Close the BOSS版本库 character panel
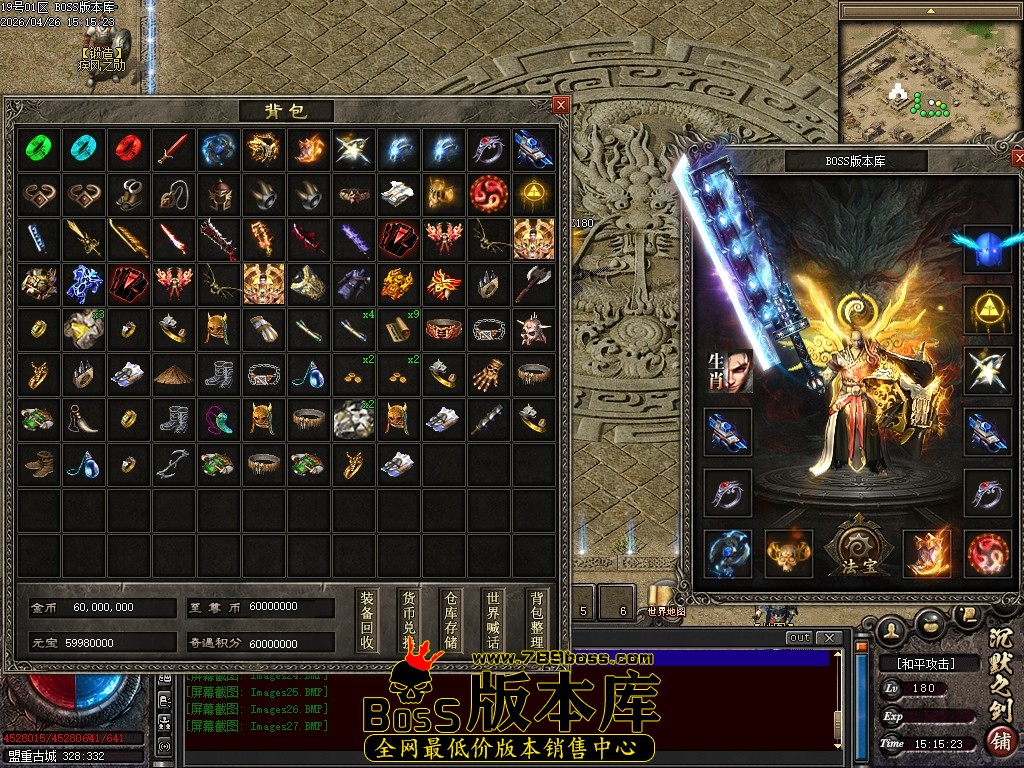The width and height of the screenshot is (1024, 768). [x=1018, y=159]
